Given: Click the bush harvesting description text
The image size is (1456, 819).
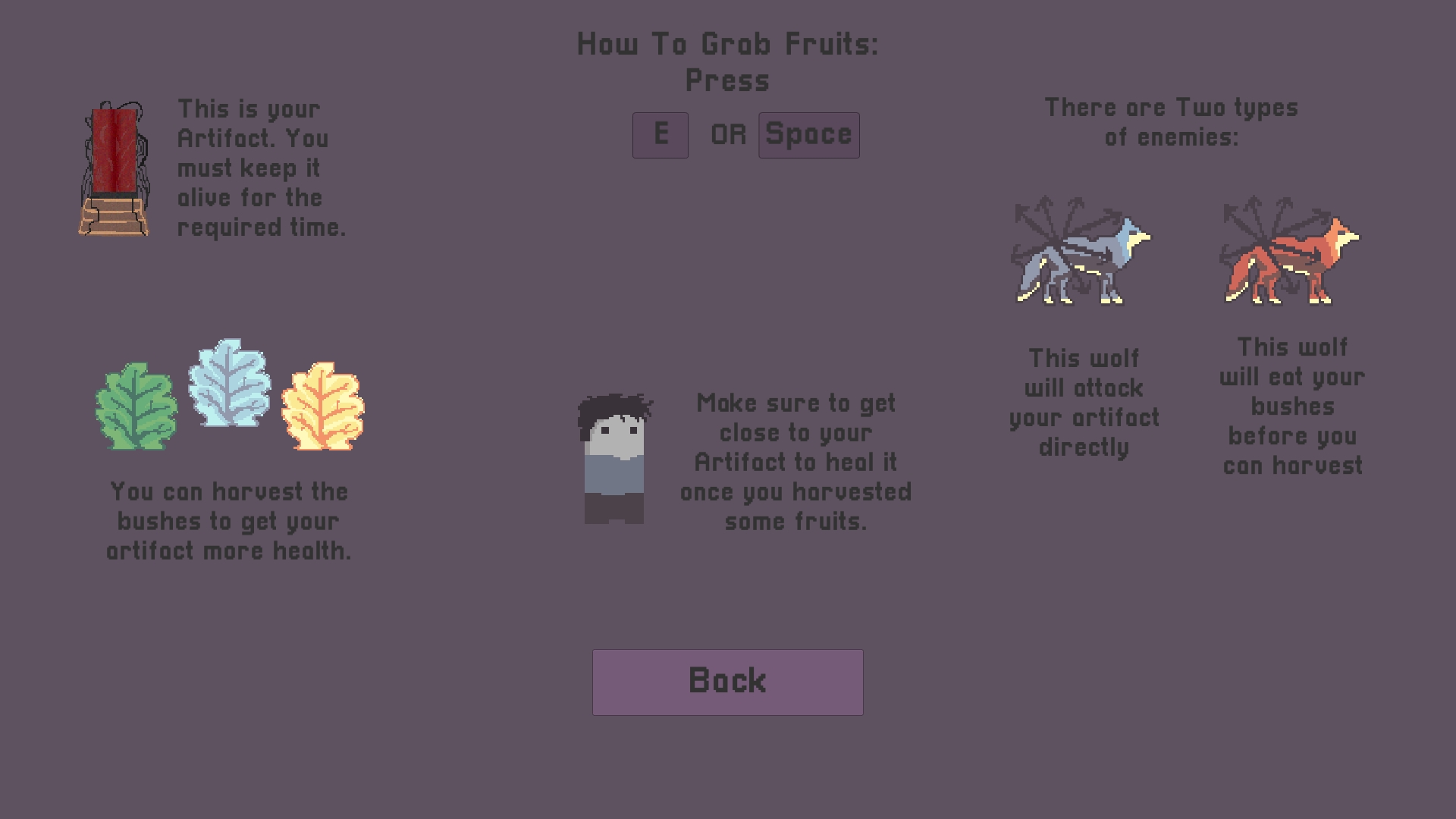Looking at the screenshot, I should coord(227,521).
